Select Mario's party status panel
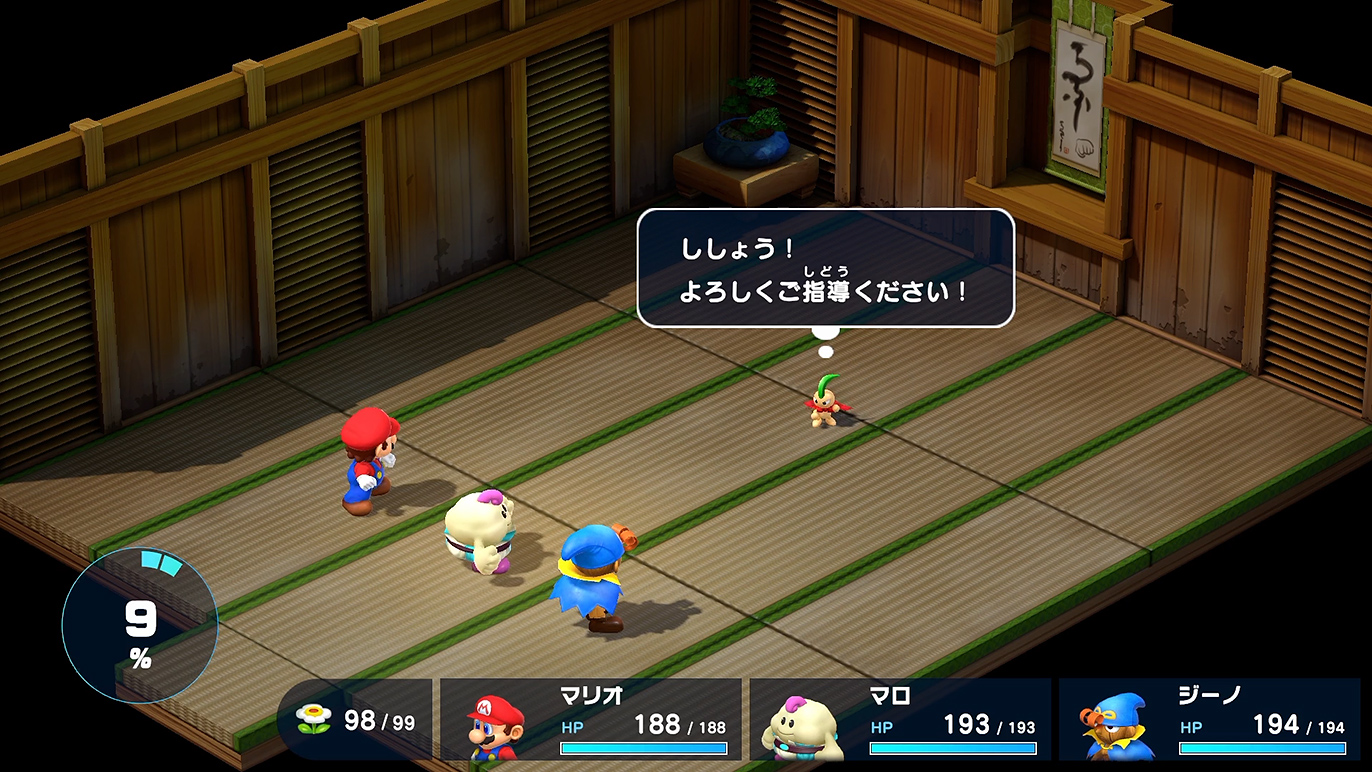This screenshot has width=1372, height=772. (591, 720)
